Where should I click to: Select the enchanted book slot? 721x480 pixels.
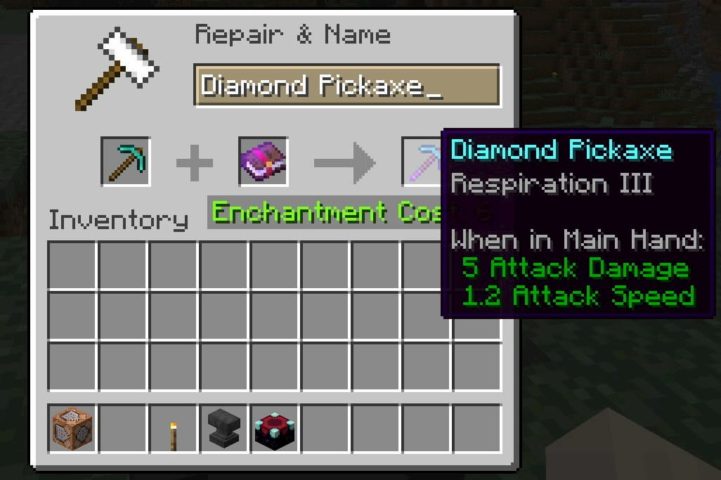(x=263, y=162)
